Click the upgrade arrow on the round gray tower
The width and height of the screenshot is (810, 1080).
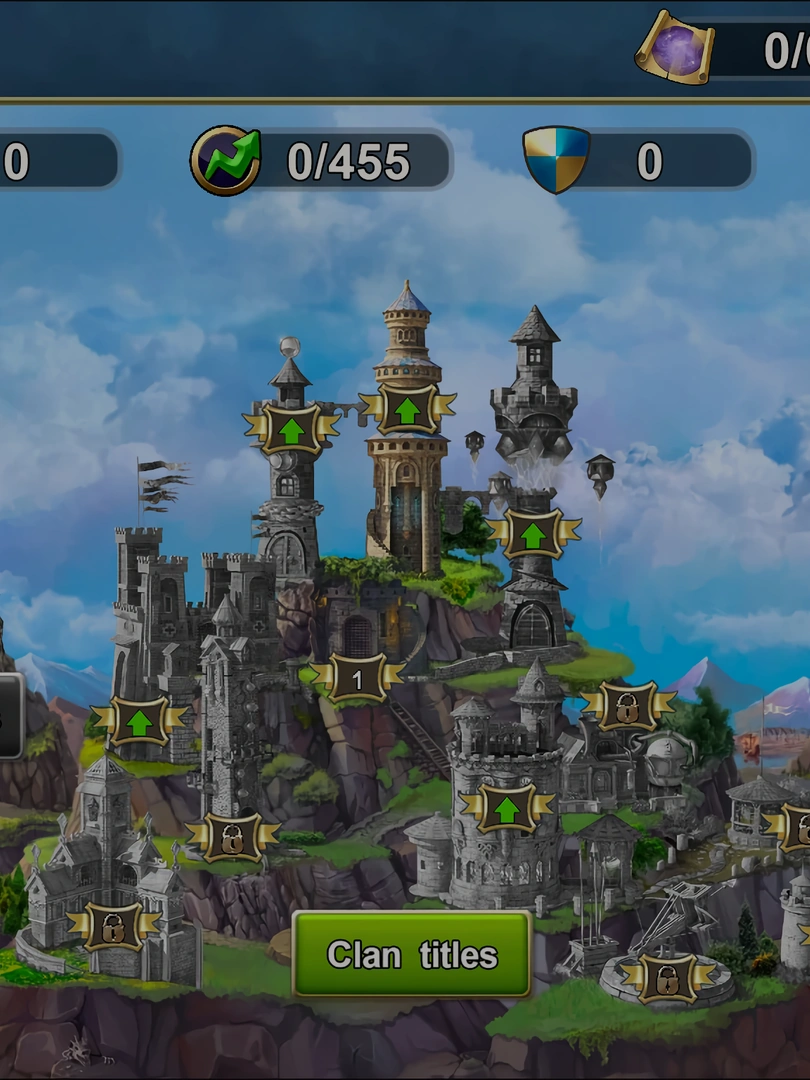[x=506, y=807]
